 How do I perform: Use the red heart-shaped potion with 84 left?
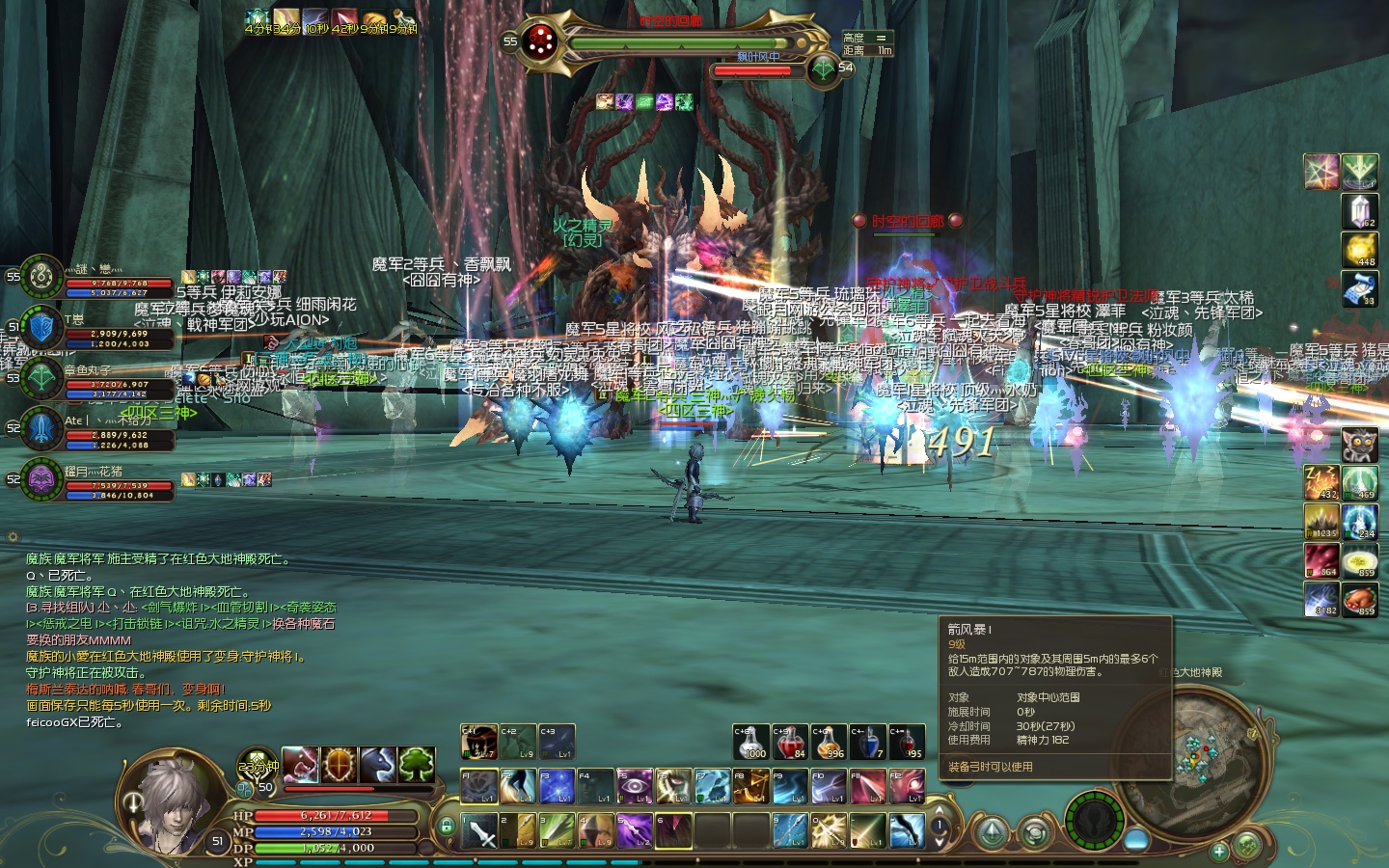[790, 742]
